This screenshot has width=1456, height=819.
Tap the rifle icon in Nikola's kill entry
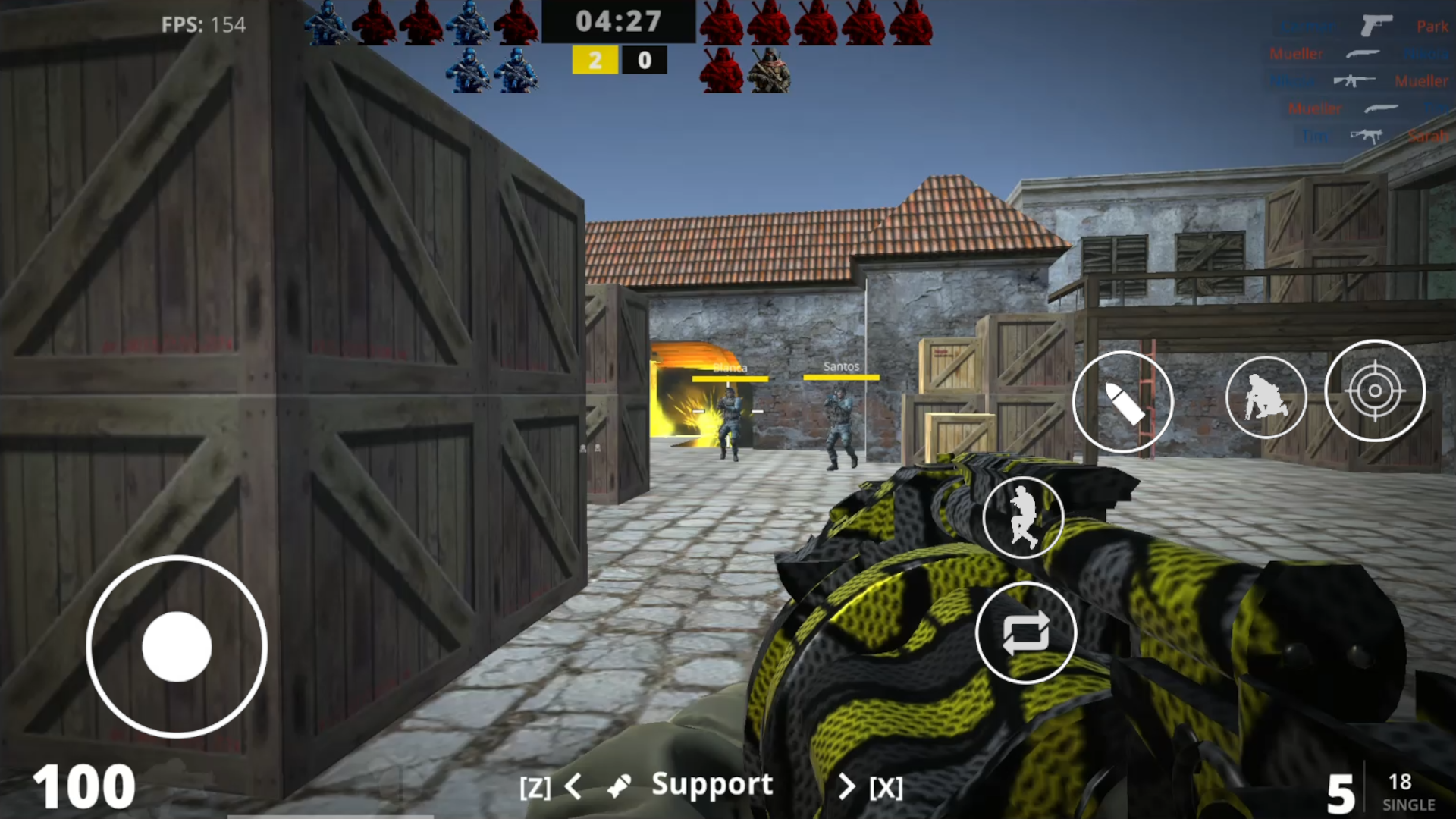click(x=1354, y=80)
